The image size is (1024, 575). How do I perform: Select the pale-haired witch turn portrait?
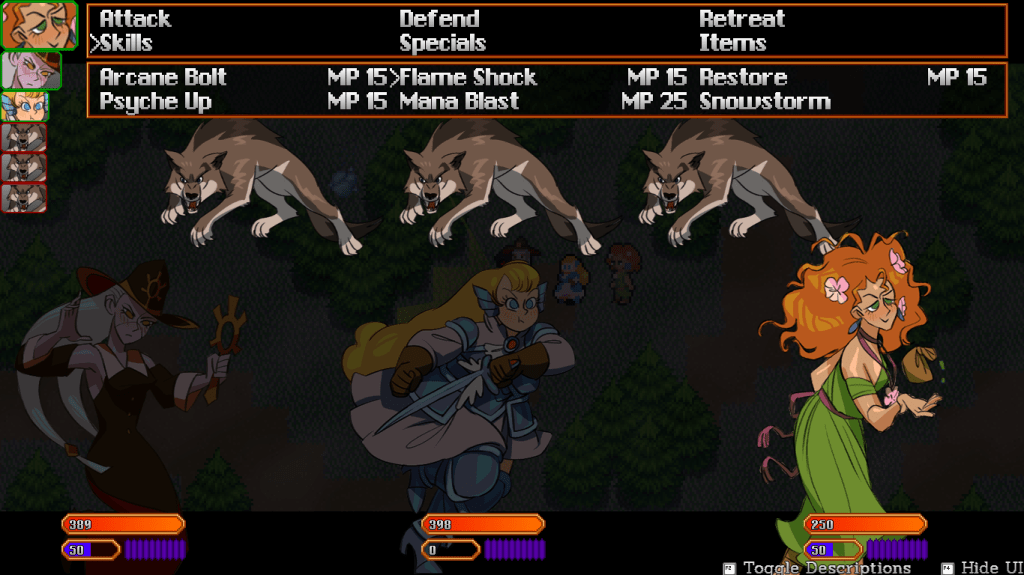[x=30, y=70]
